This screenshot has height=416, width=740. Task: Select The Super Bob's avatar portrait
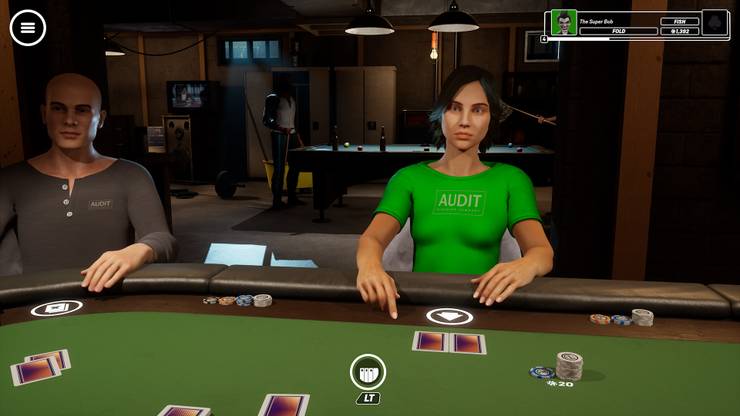pos(564,22)
